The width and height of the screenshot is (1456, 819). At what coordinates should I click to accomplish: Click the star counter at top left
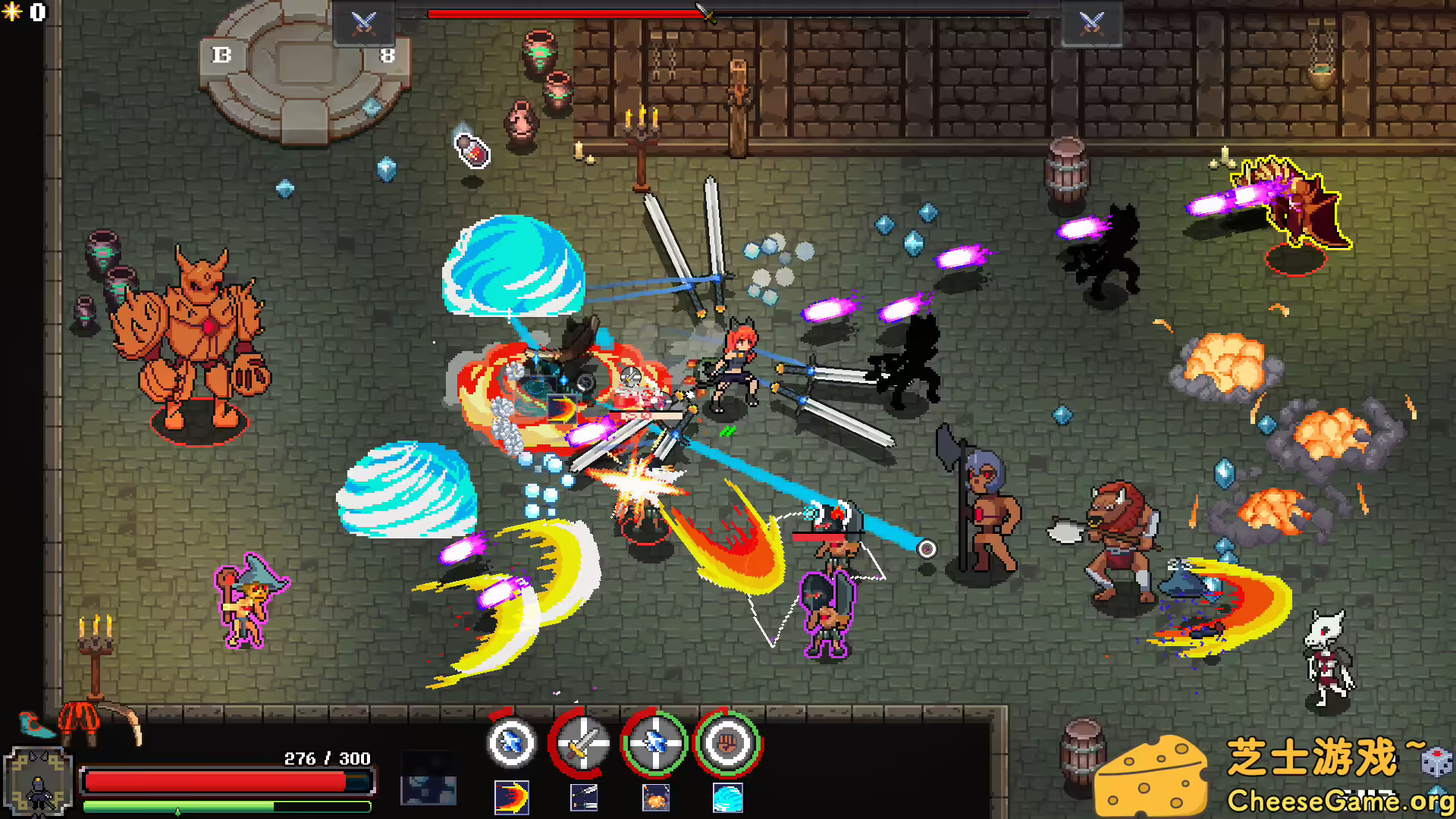23,13
